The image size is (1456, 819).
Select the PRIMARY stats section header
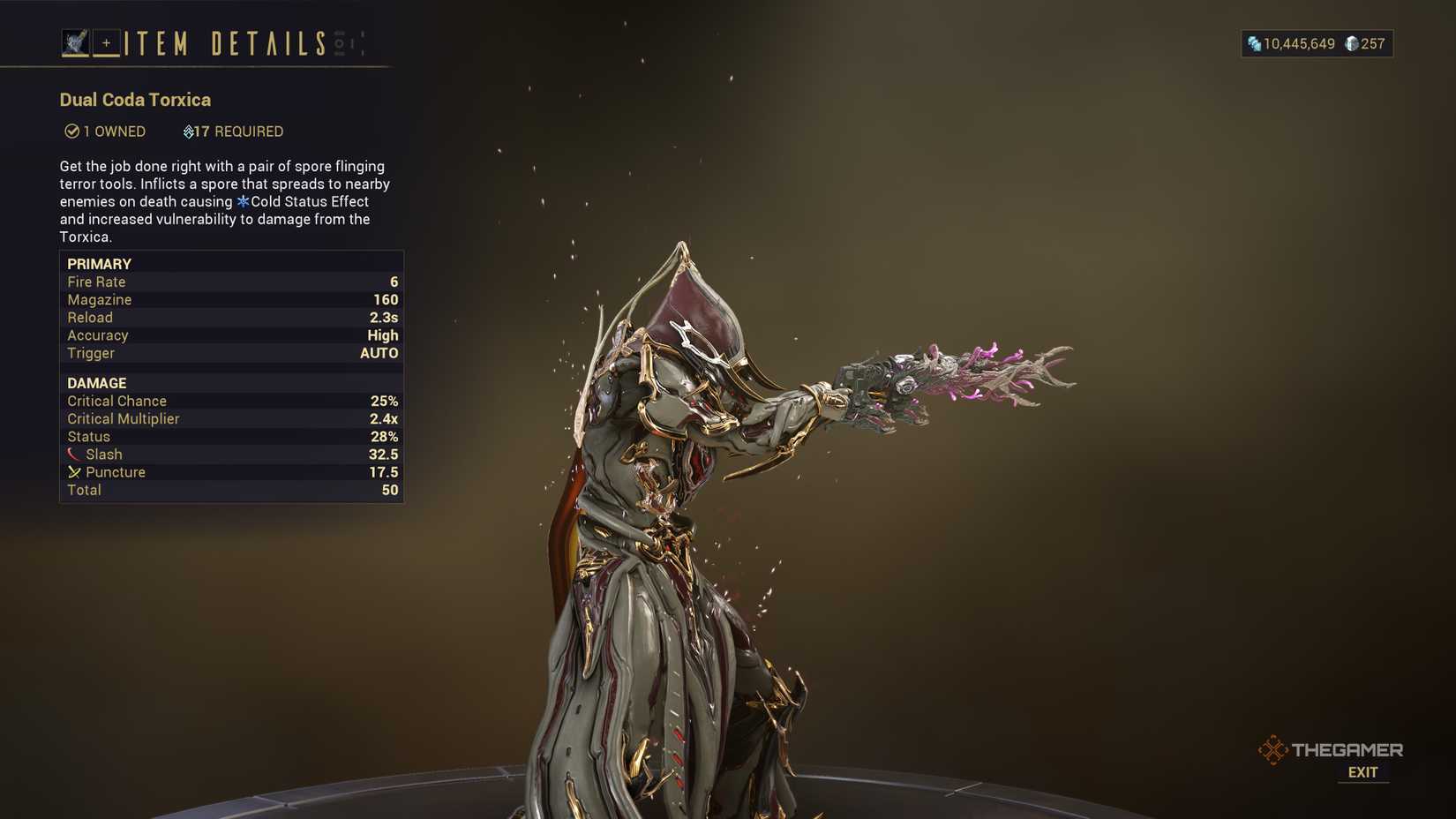(99, 263)
